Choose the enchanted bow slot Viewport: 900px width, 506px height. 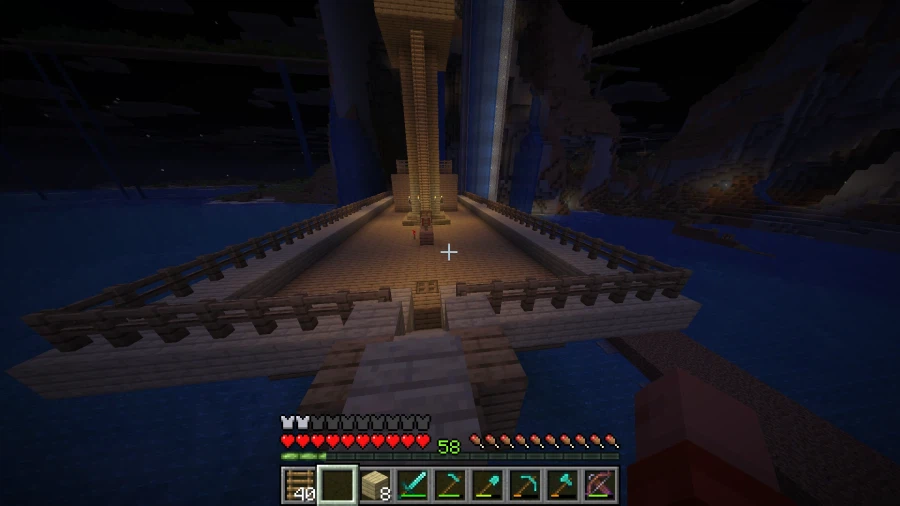(600, 485)
